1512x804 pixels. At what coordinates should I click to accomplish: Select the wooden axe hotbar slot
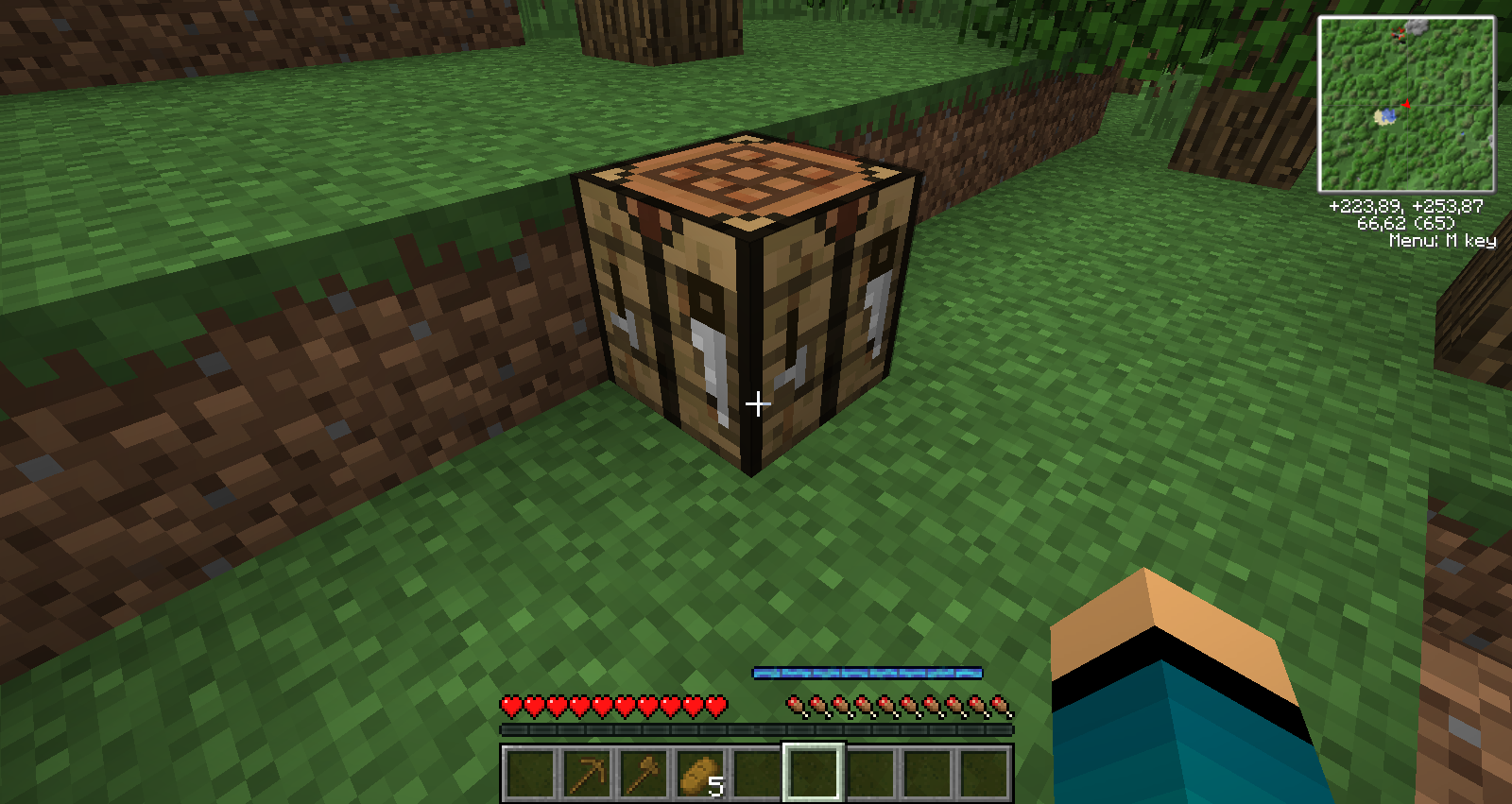(643, 774)
